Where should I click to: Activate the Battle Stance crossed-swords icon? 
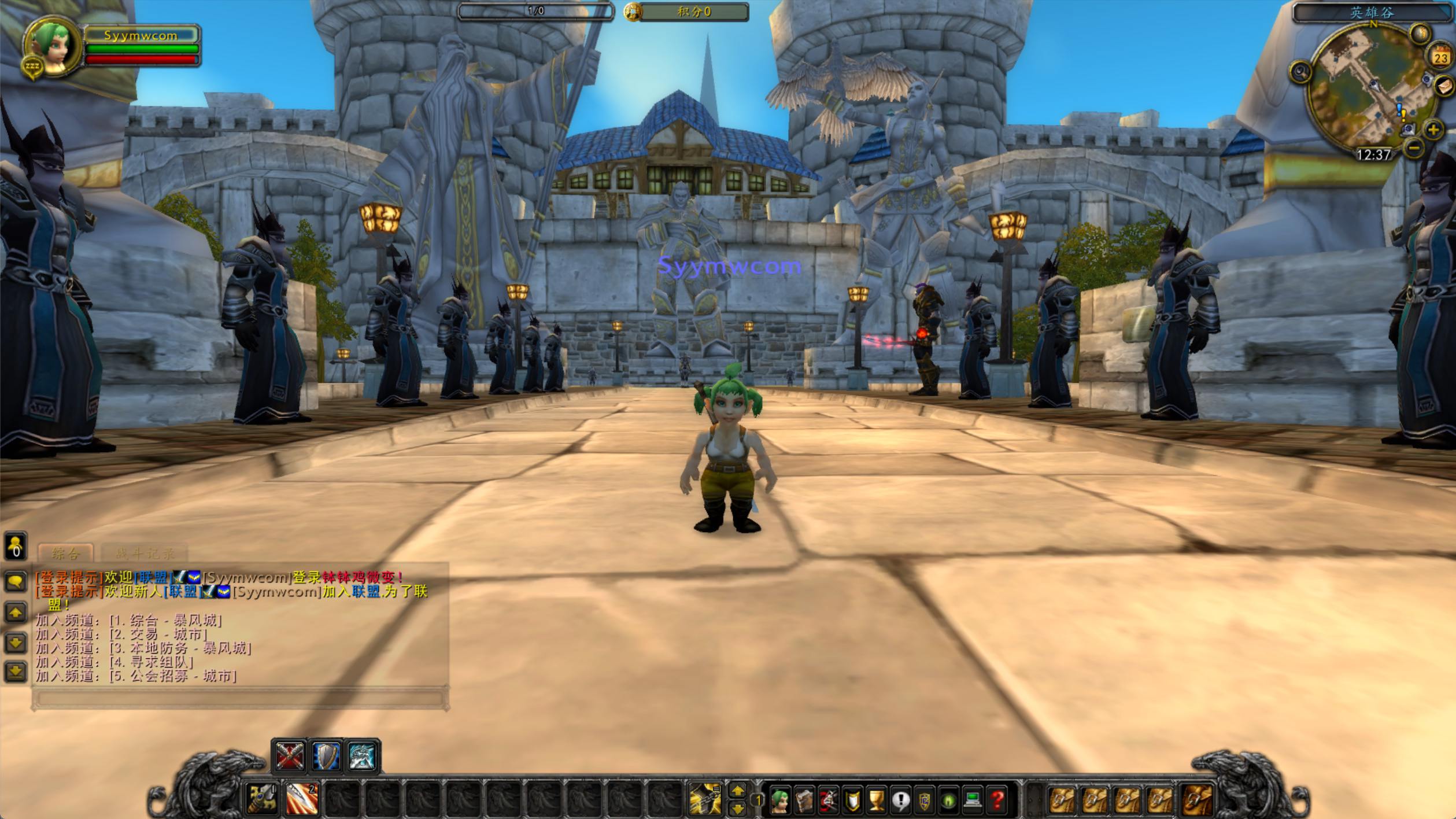289,756
